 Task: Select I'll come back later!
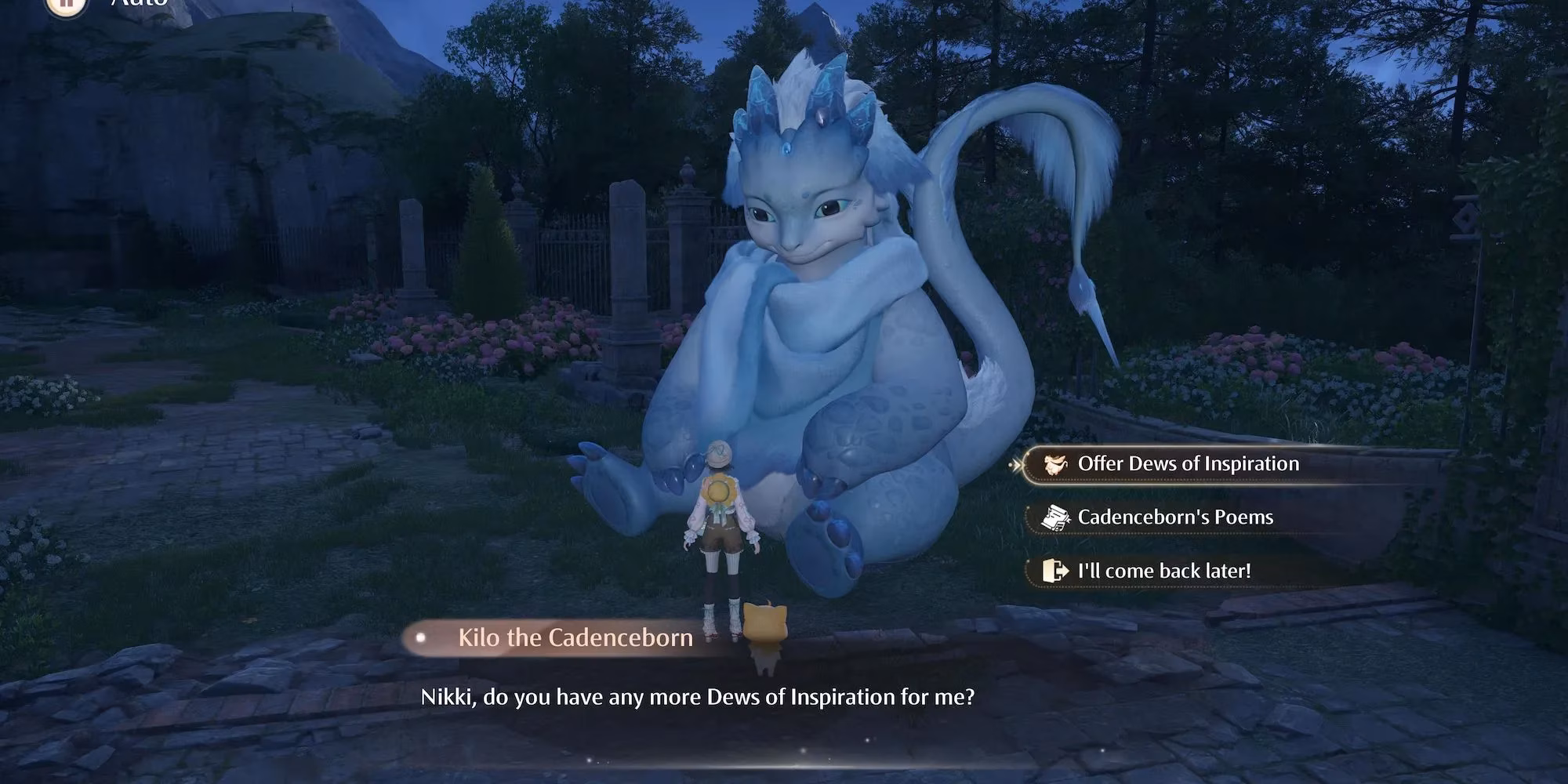(1163, 571)
